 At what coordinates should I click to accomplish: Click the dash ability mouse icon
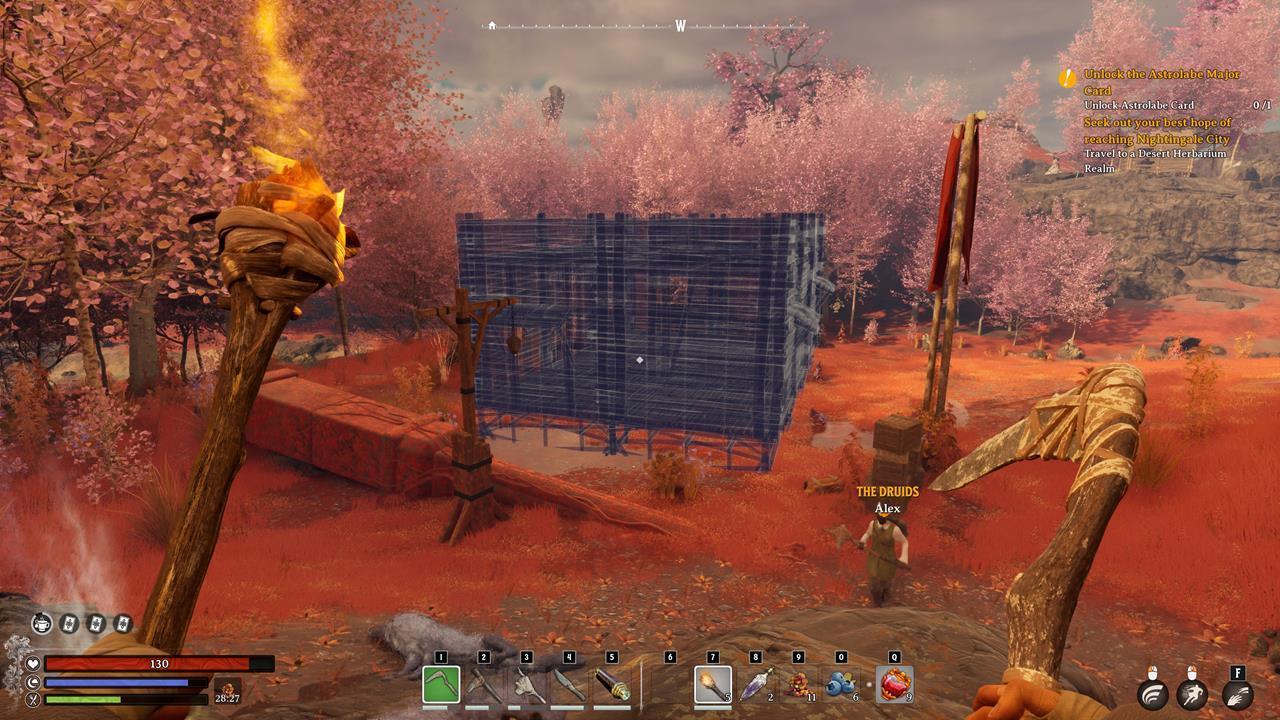1153,694
